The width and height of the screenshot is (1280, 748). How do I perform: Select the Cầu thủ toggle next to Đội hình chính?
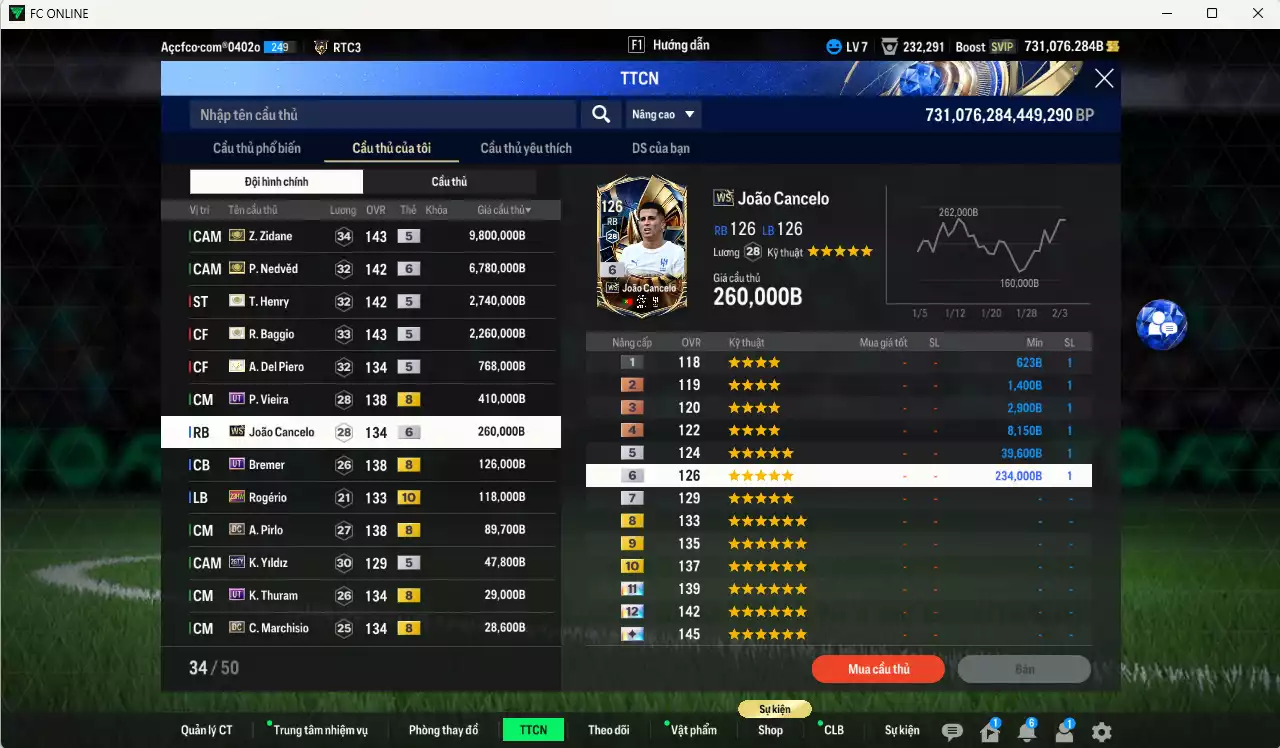click(x=450, y=181)
